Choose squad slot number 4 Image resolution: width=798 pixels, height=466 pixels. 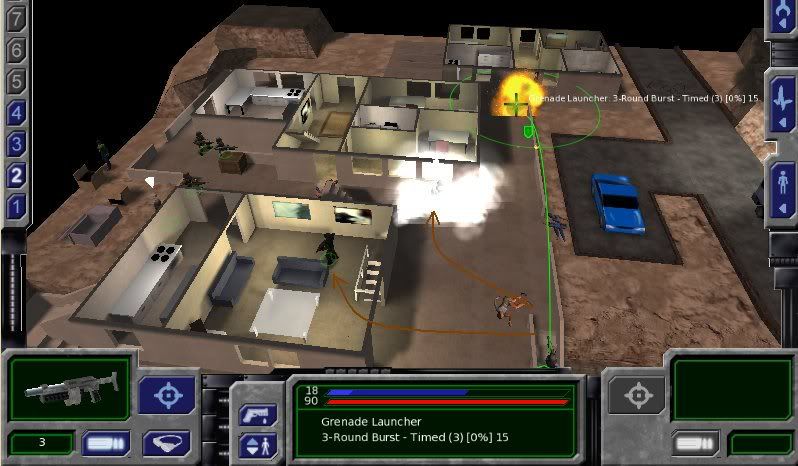tap(15, 113)
